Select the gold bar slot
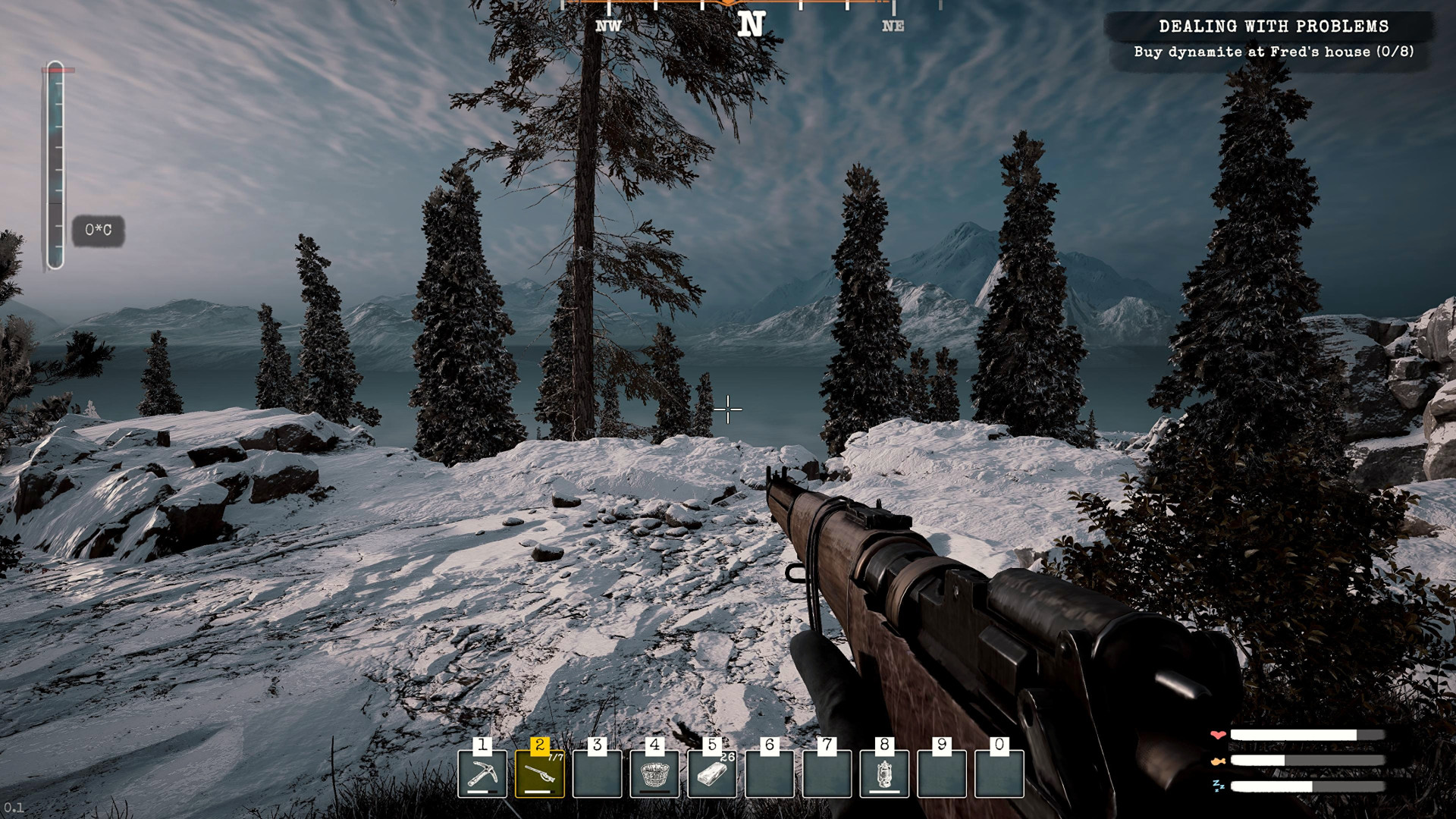Screen dimensions: 1456x819 711,773
